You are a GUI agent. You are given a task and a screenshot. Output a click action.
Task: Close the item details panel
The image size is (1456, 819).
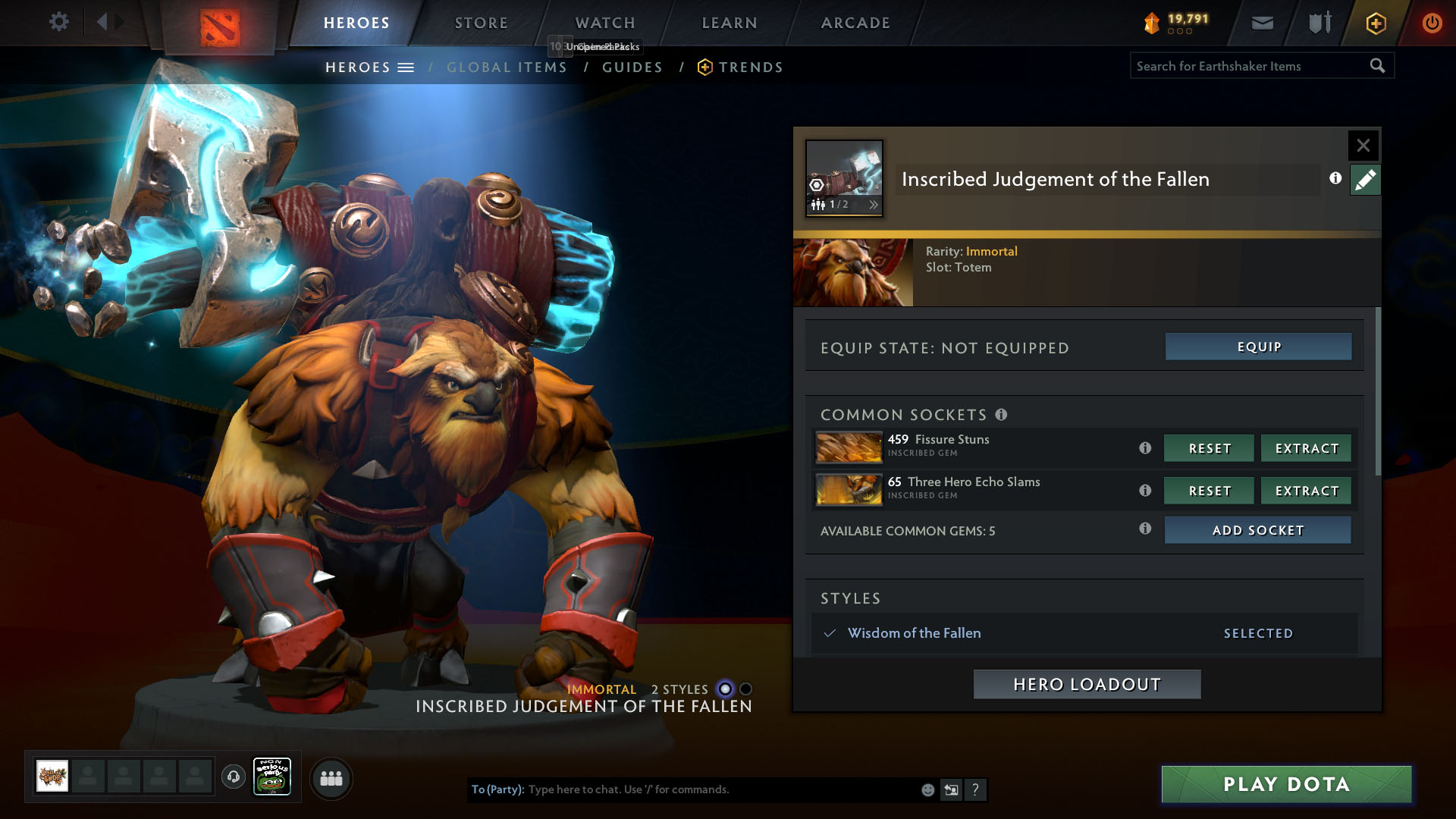tap(1363, 146)
